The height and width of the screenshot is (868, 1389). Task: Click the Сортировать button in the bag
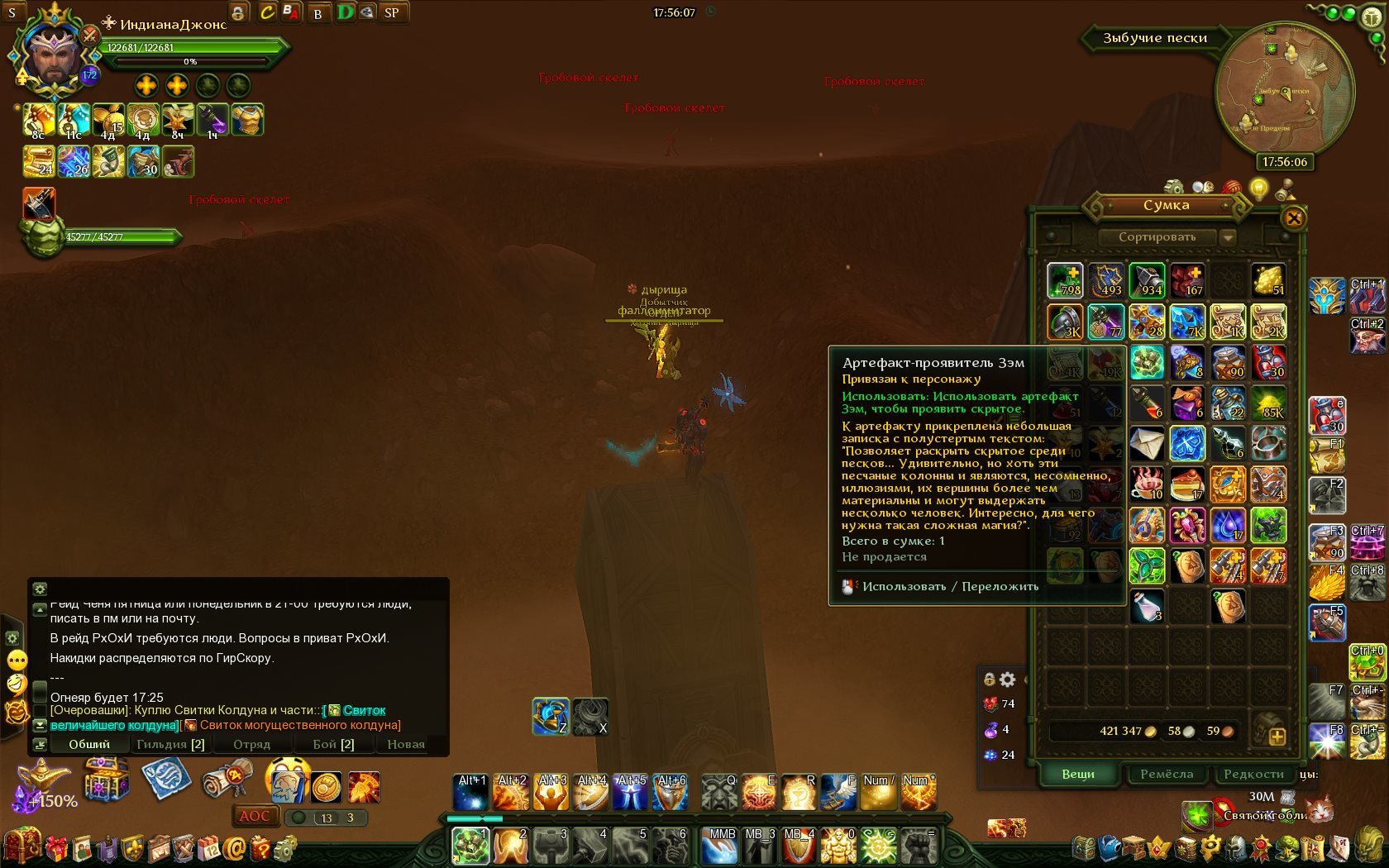[1157, 237]
